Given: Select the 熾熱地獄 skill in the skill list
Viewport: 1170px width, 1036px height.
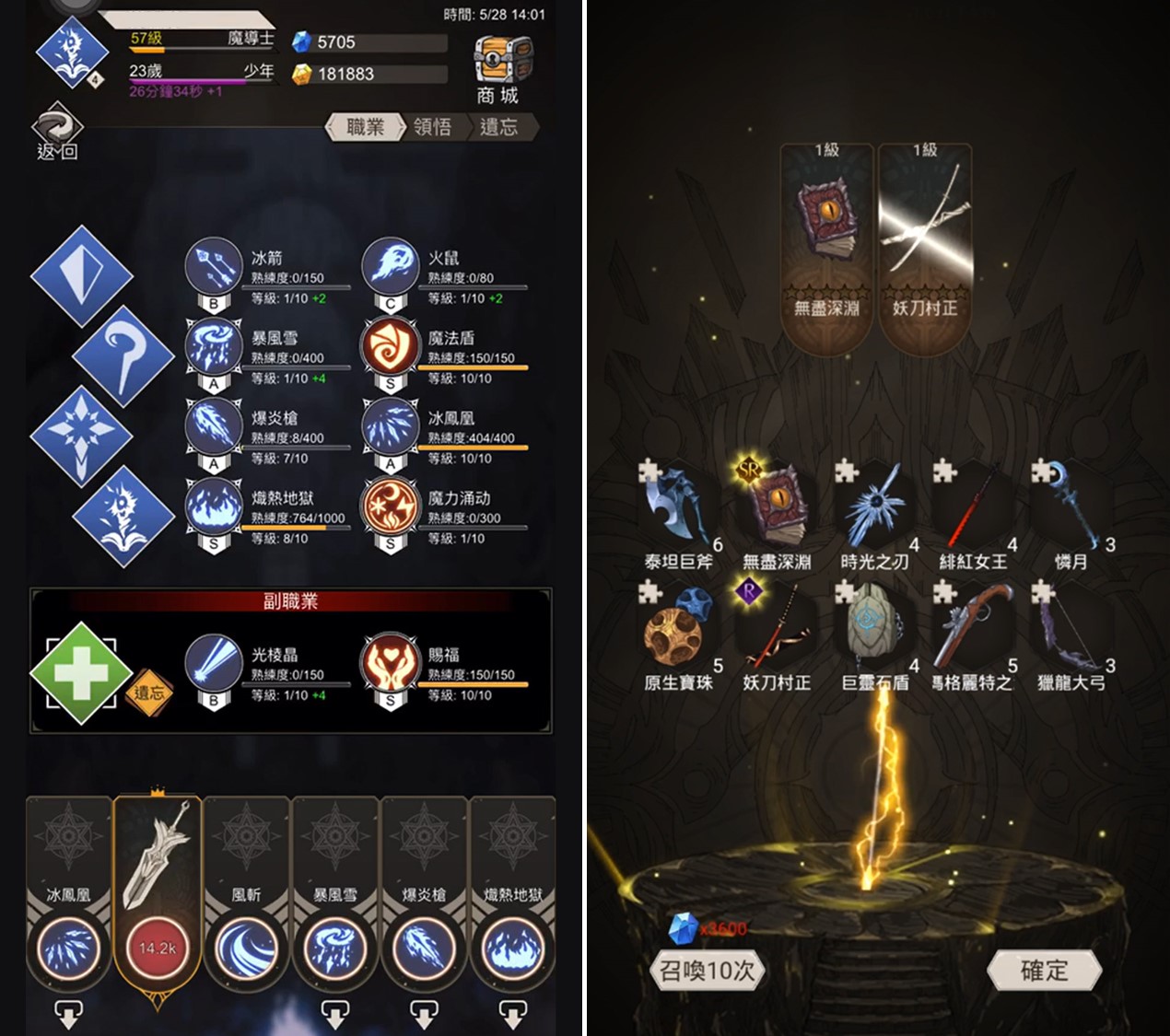Looking at the screenshot, I should coord(213,506).
